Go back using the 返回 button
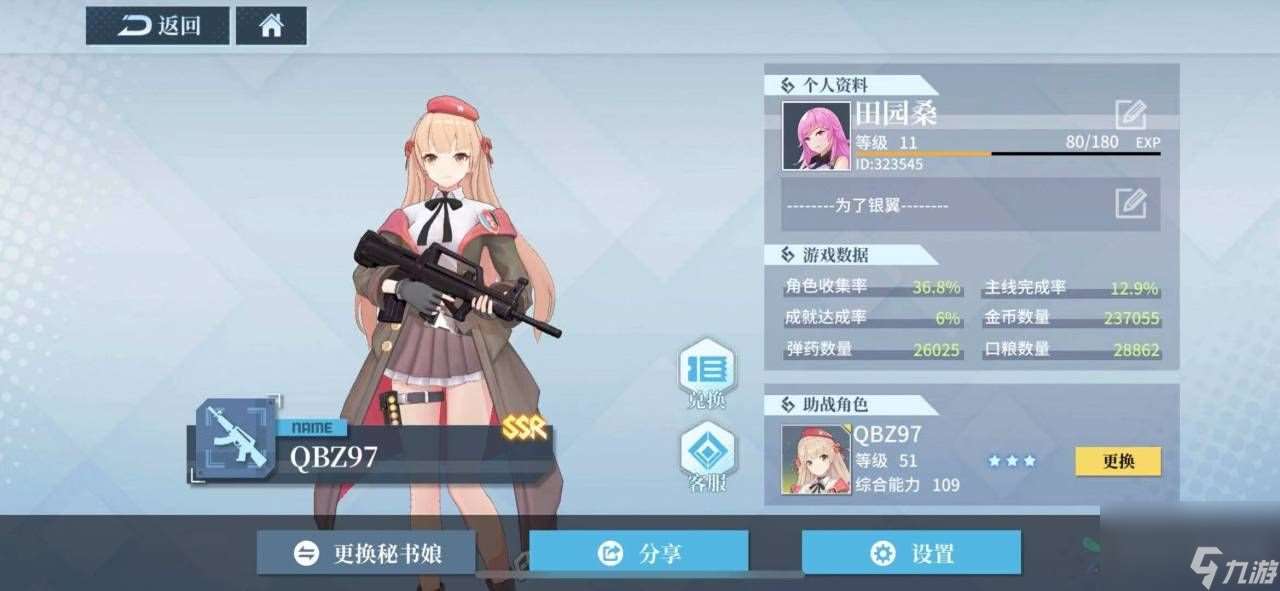 [x=158, y=26]
